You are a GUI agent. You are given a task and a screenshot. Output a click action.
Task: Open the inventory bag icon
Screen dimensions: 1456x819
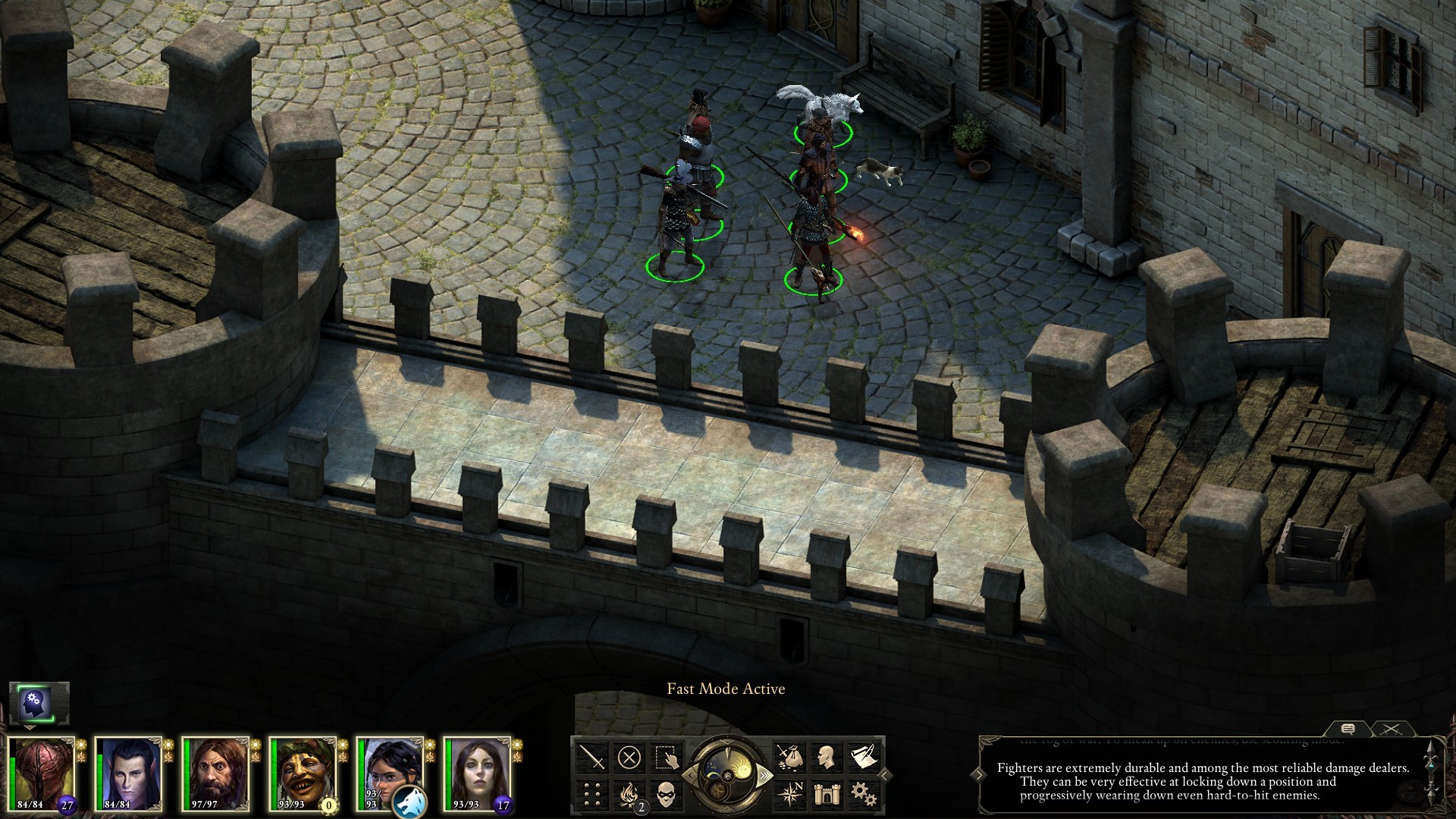(x=788, y=757)
